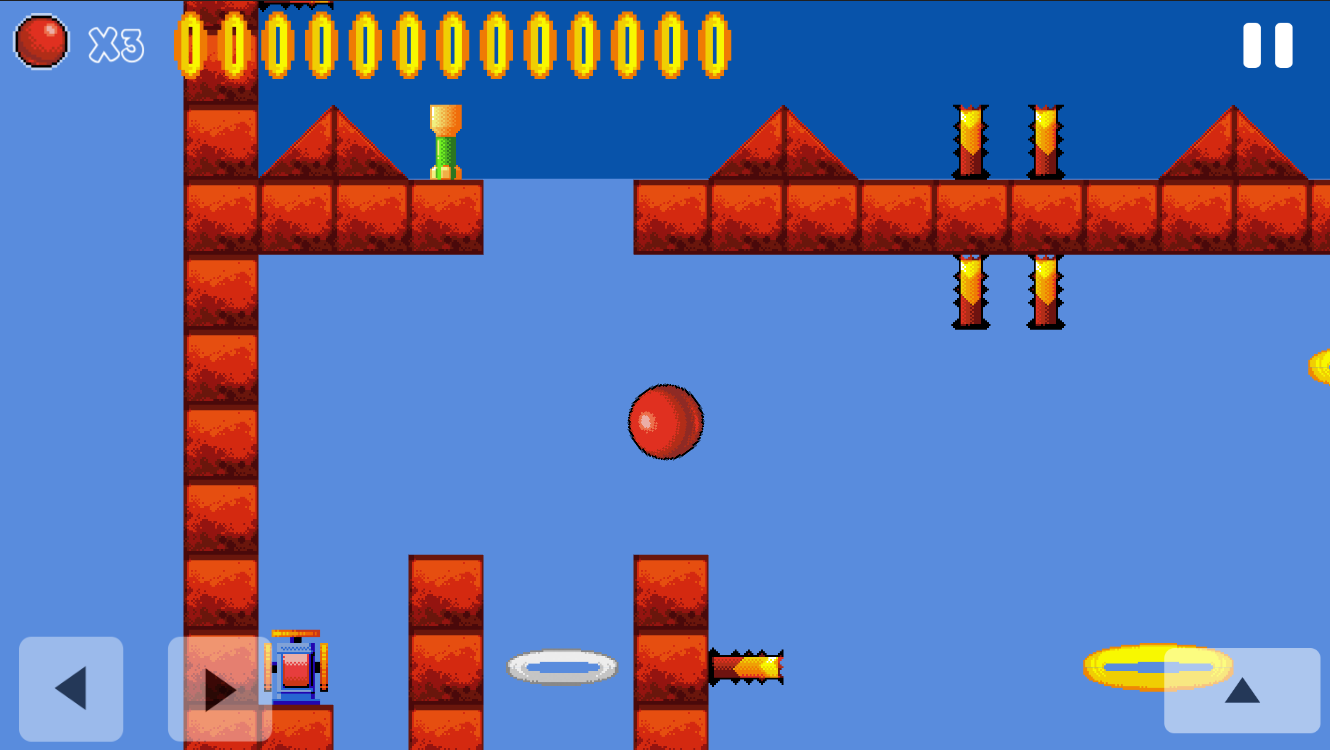Tap the first hoop in the coin row
This screenshot has width=1330, height=750.
189,44
